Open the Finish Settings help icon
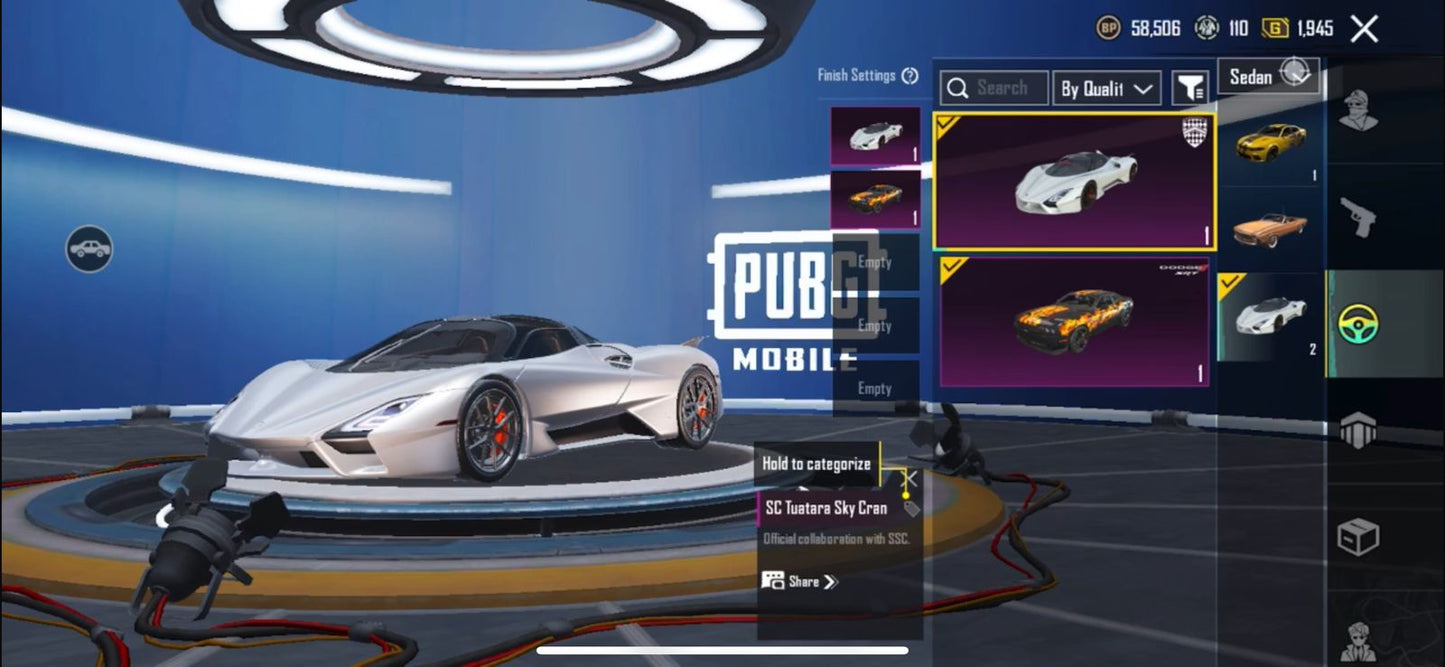Image resolution: width=1445 pixels, height=667 pixels. point(910,76)
